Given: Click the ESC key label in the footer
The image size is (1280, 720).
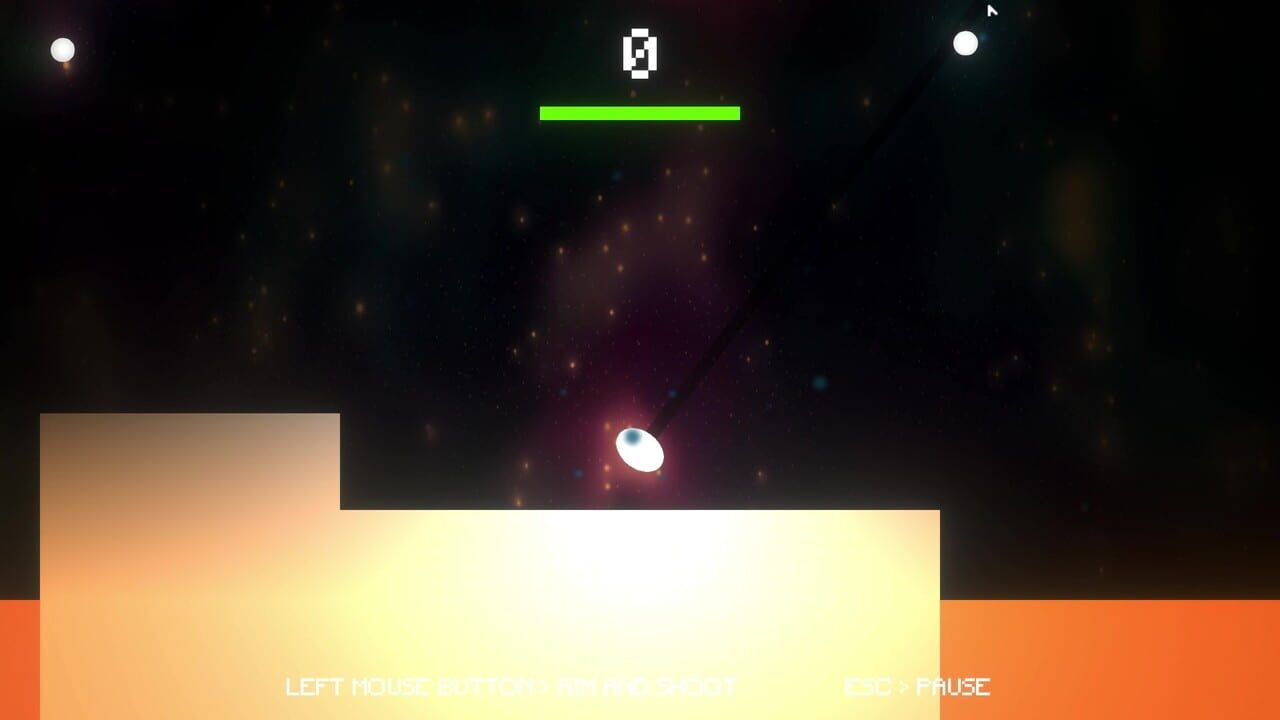Looking at the screenshot, I should click(x=868, y=687).
